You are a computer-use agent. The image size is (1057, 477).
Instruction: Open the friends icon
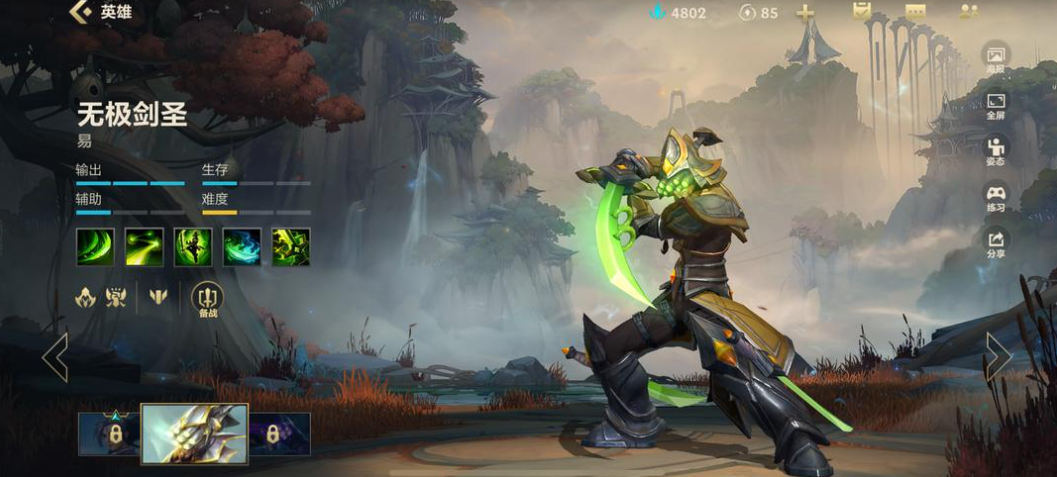[x=968, y=12]
